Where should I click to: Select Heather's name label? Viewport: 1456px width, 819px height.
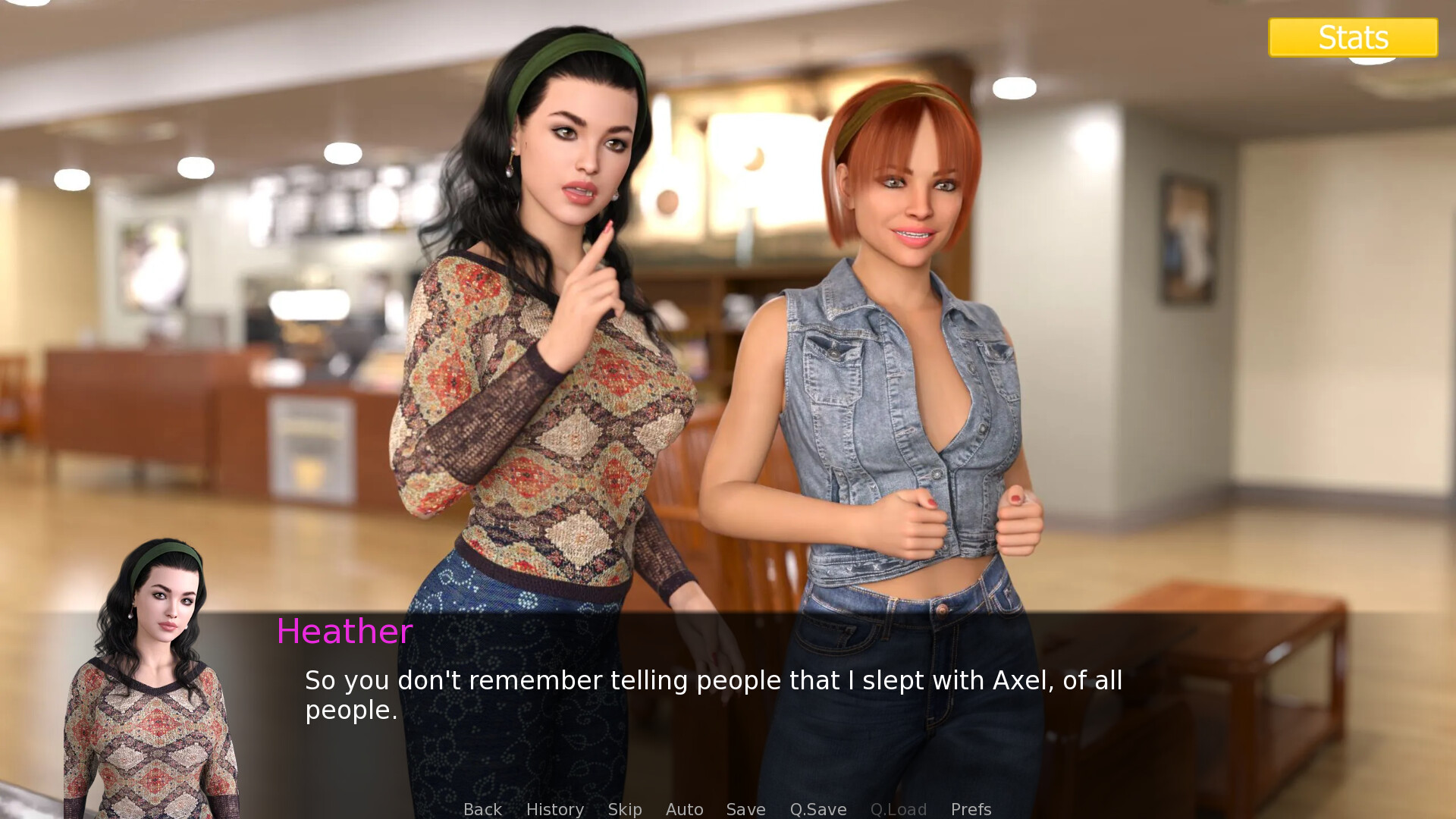pyautogui.click(x=345, y=631)
